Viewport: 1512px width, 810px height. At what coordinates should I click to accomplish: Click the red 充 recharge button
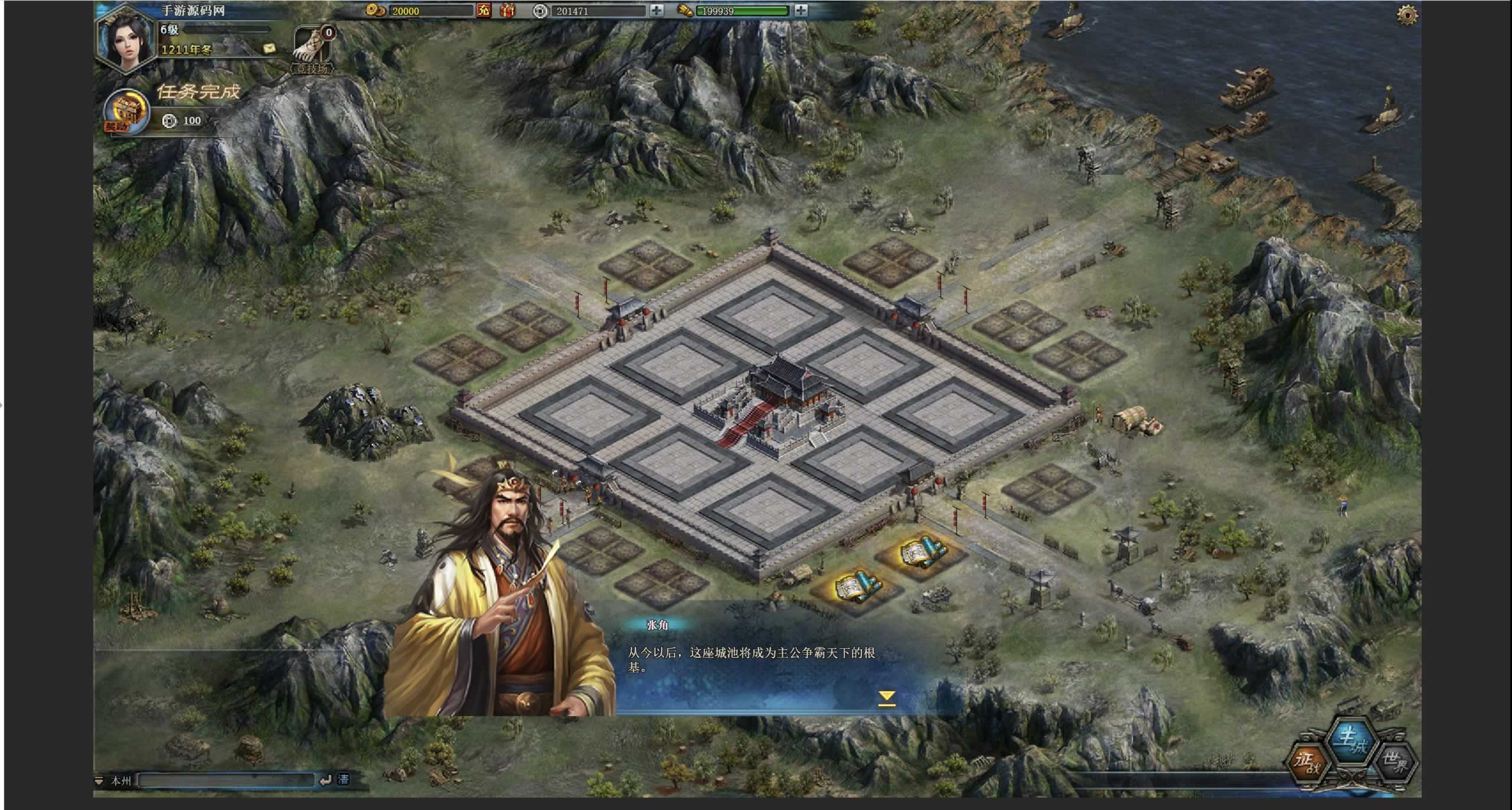[x=484, y=10]
